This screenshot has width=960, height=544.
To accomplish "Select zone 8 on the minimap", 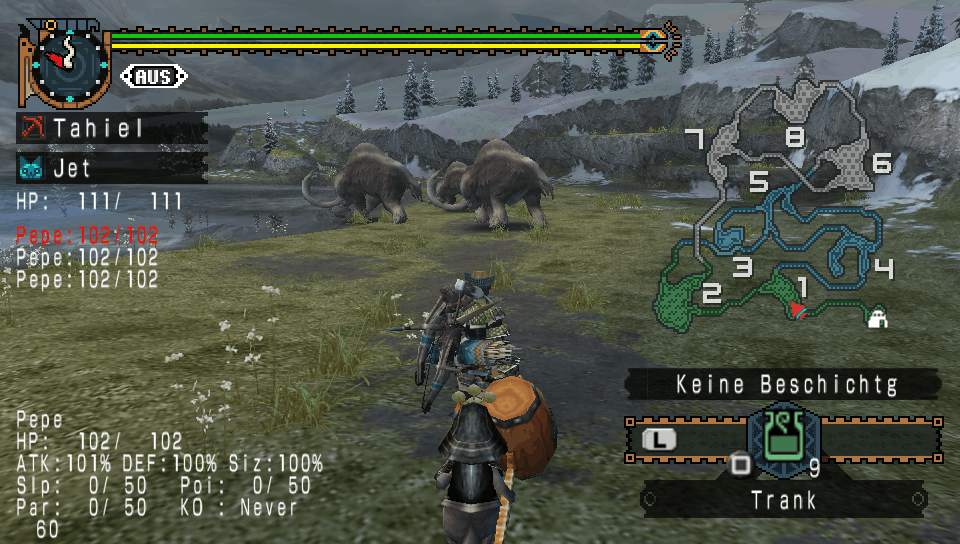I will tap(795, 136).
